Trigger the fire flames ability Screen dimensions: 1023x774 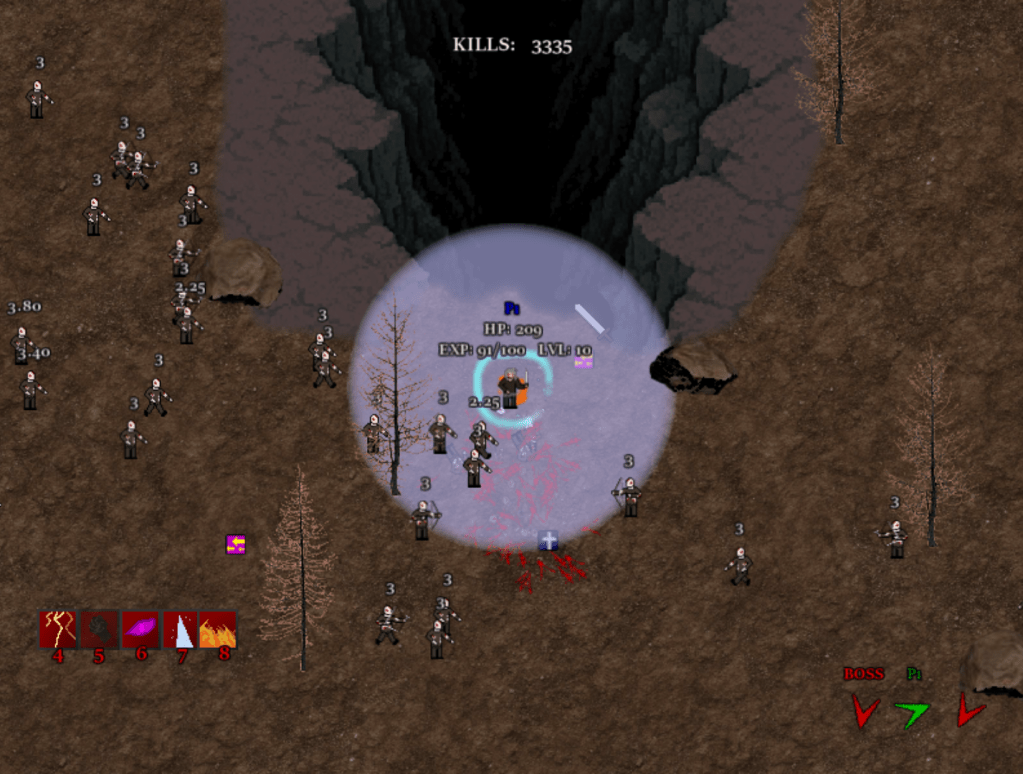218,629
